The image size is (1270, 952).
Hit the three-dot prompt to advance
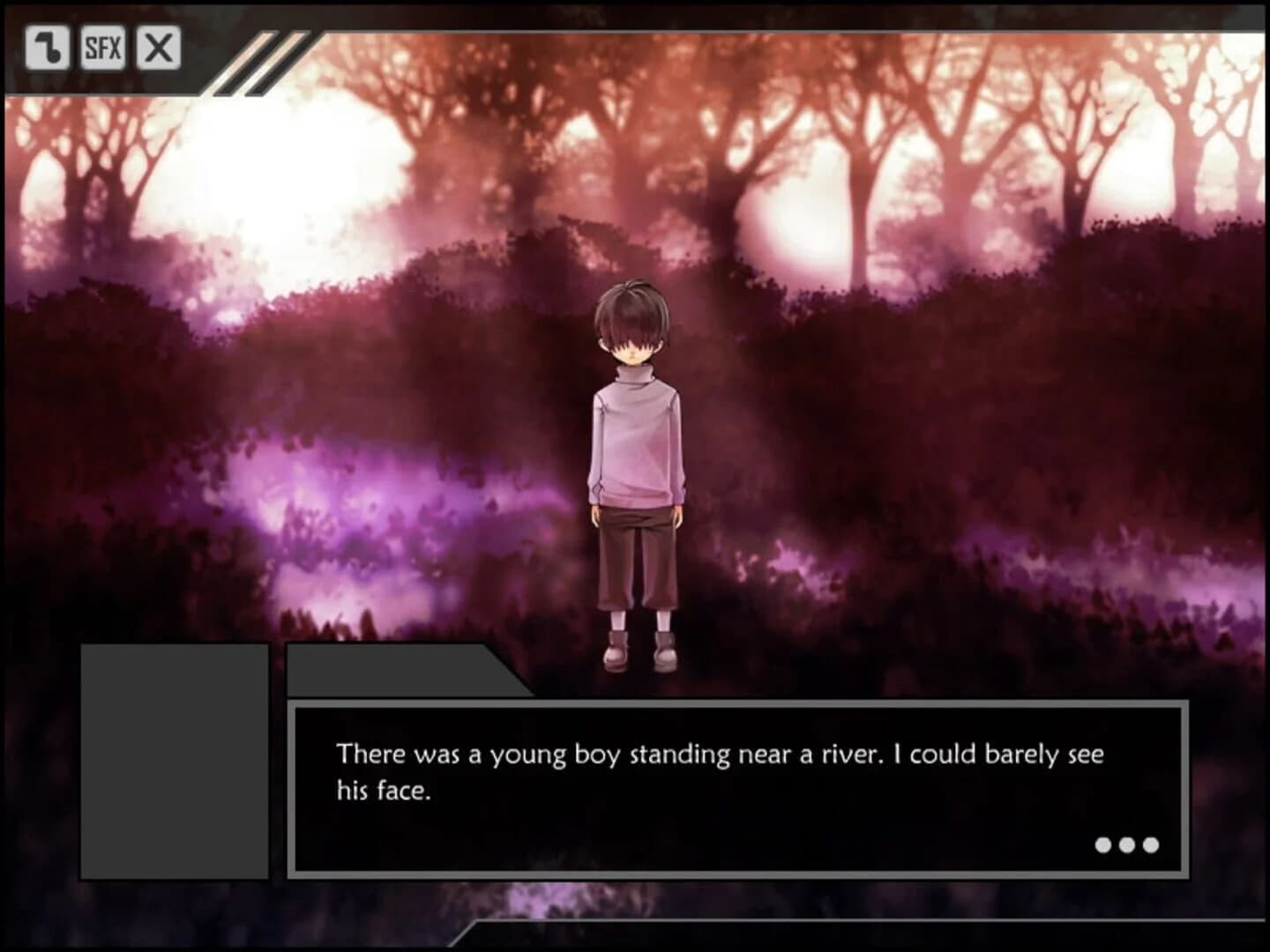pos(1126,844)
